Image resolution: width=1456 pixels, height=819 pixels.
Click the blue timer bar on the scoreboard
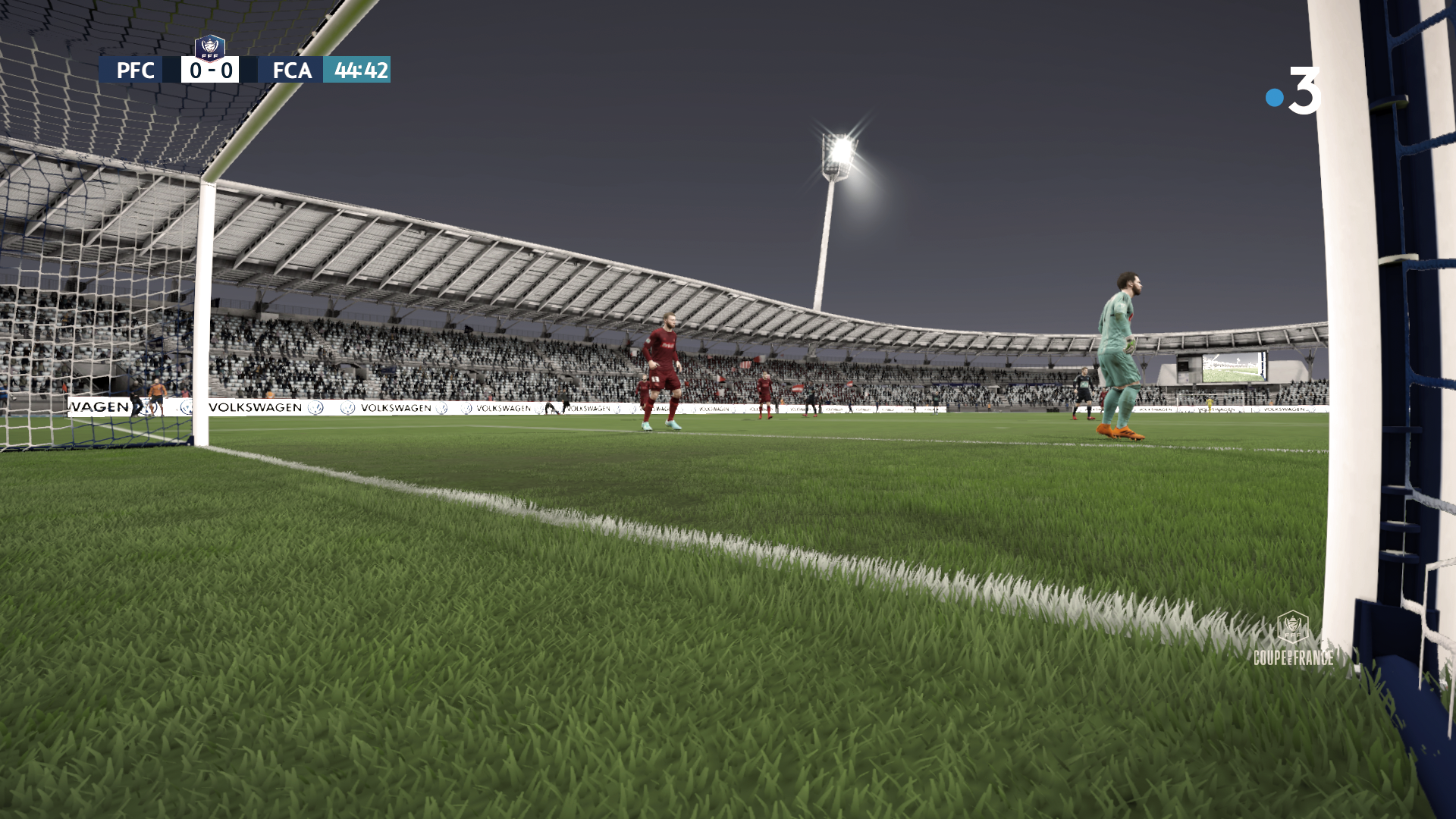(x=356, y=71)
